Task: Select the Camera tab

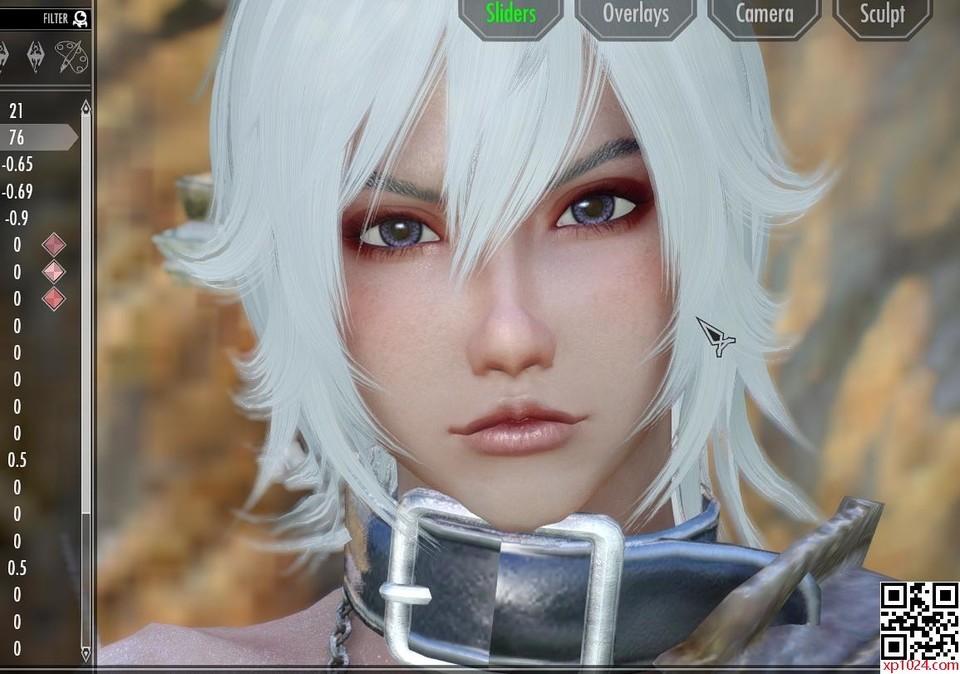Action: click(764, 14)
